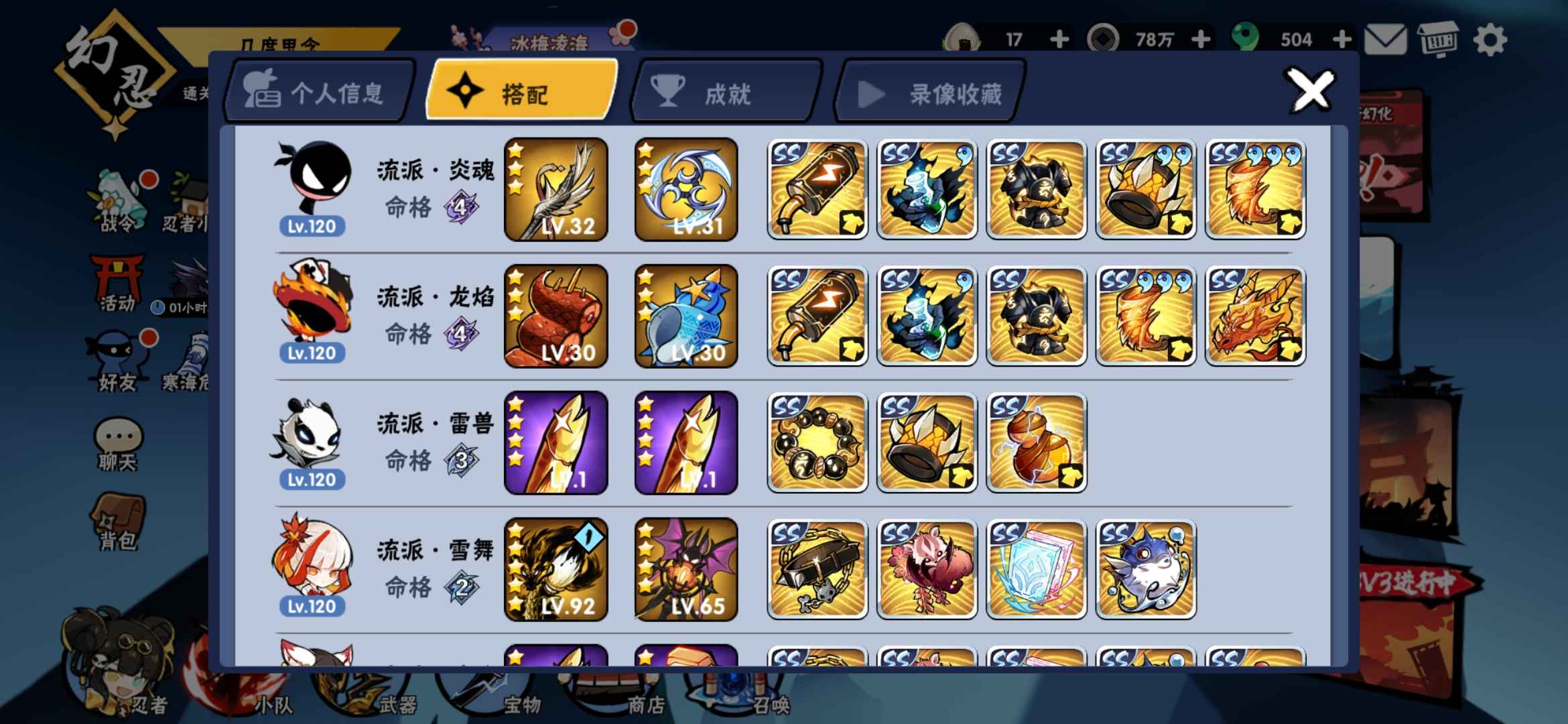Close the profile panel with the X
1568x724 pixels.
1310,90
